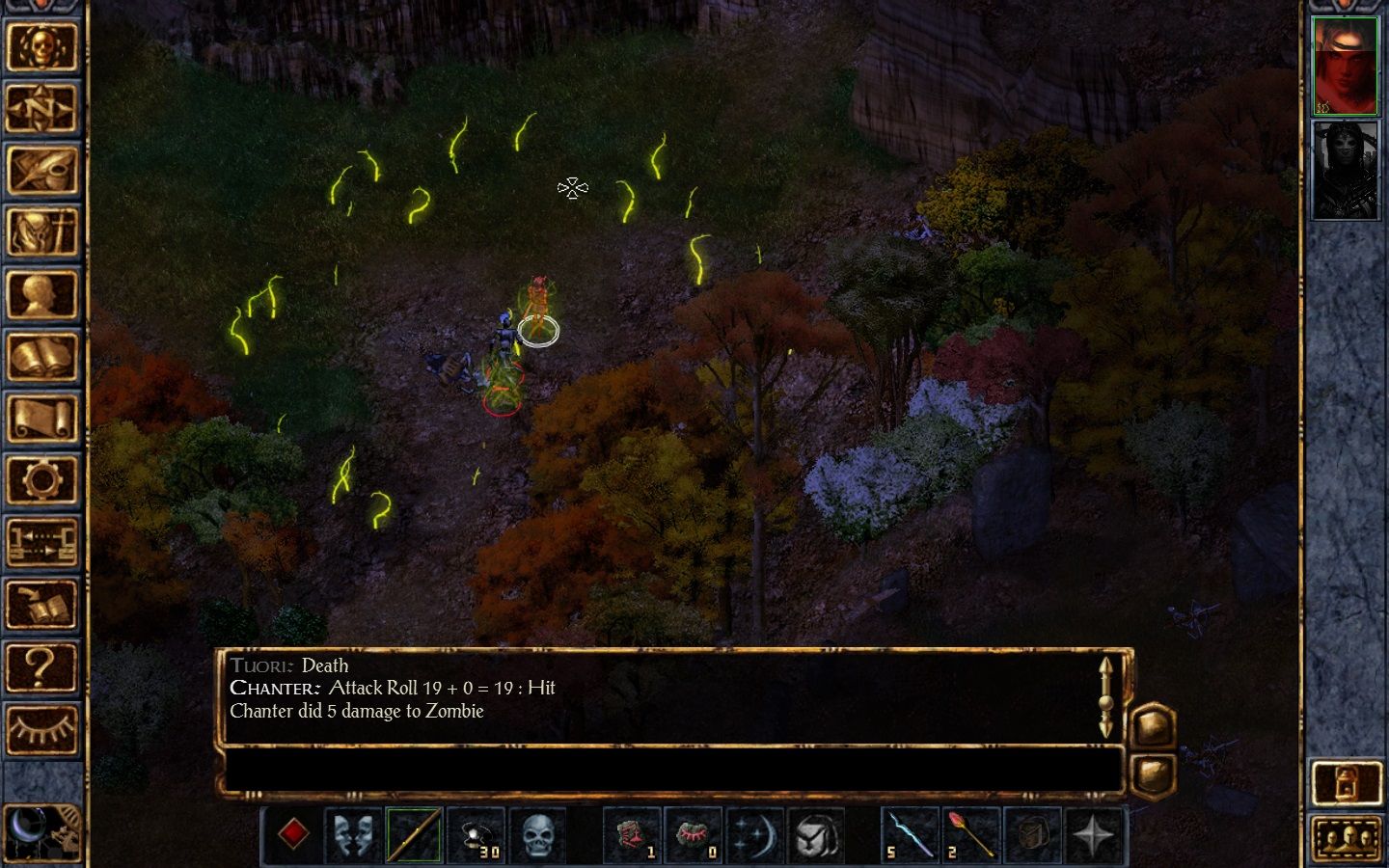The image size is (1389, 868).
Task: Toggle the closed-eye button on the sidebar
Action: (41, 728)
